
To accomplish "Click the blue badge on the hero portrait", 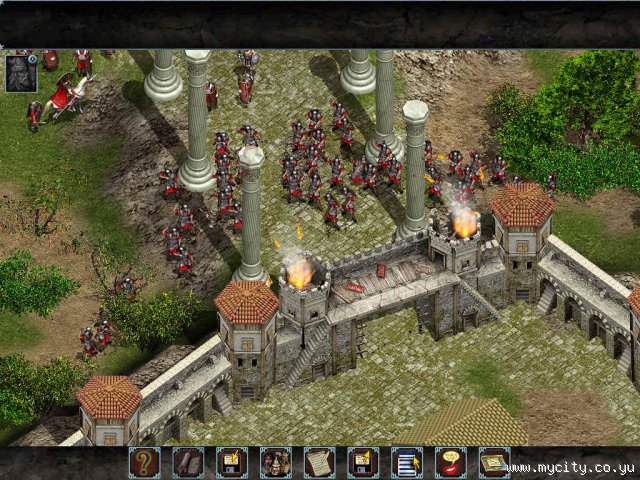I will click(33, 59).
